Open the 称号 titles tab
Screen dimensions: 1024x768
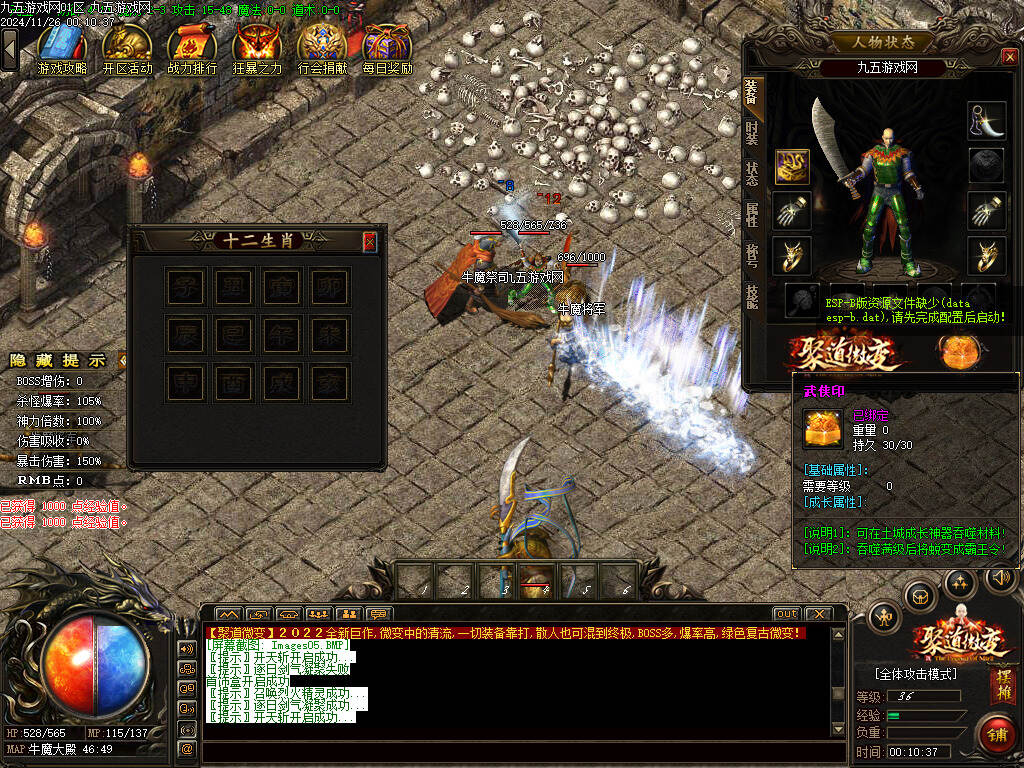click(x=752, y=254)
